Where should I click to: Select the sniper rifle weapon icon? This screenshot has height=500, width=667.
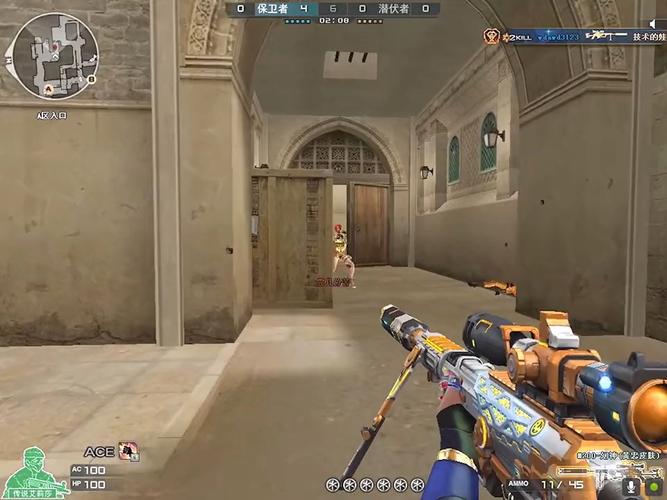[x=599, y=468]
